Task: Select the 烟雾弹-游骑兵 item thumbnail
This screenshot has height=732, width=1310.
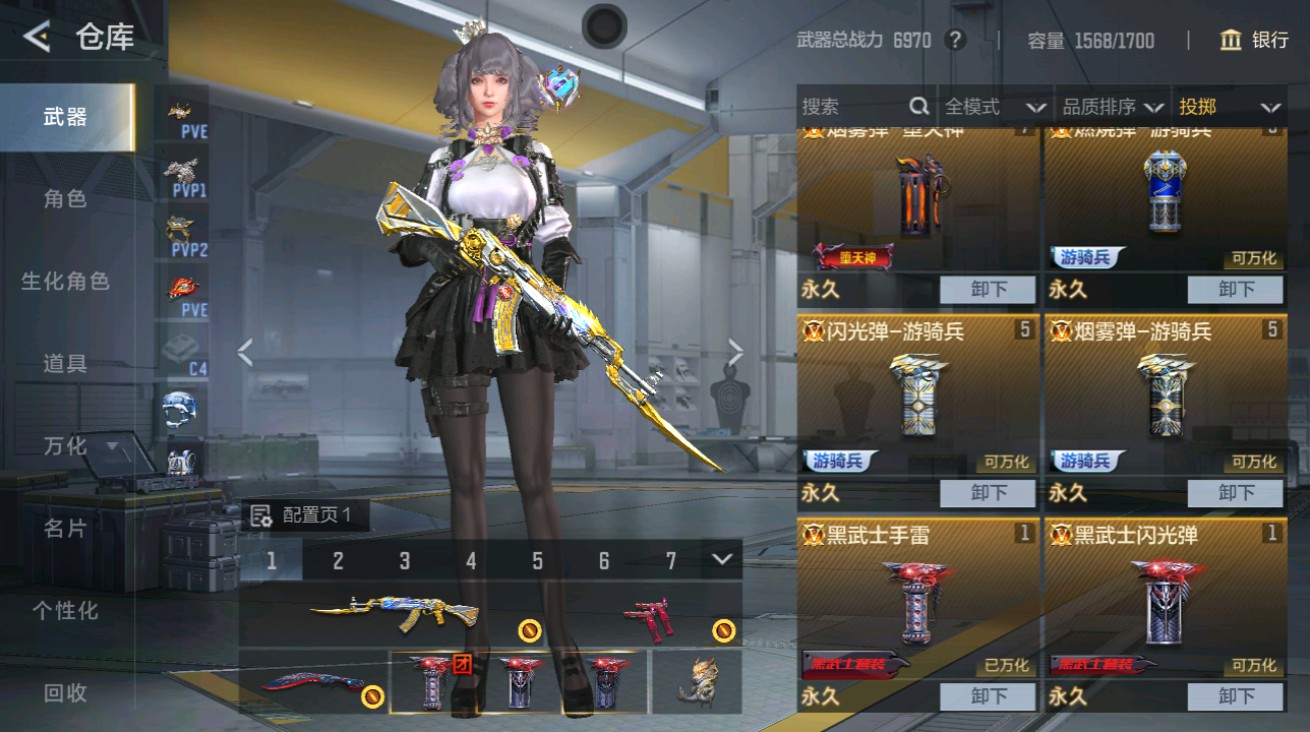Action: pyautogui.click(x=1165, y=395)
